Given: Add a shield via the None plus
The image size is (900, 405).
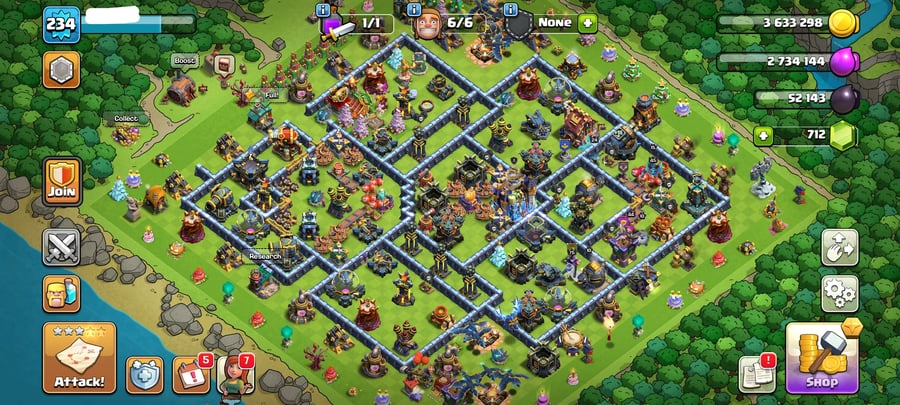Looking at the screenshot, I should click(586, 22).
